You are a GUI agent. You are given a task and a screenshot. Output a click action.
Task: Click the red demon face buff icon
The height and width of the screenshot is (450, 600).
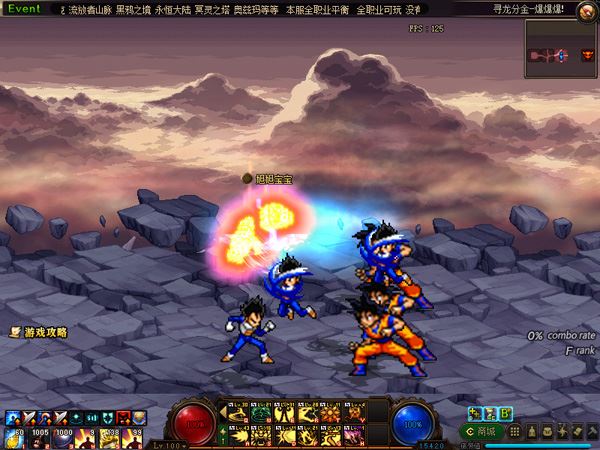[123, 417]
